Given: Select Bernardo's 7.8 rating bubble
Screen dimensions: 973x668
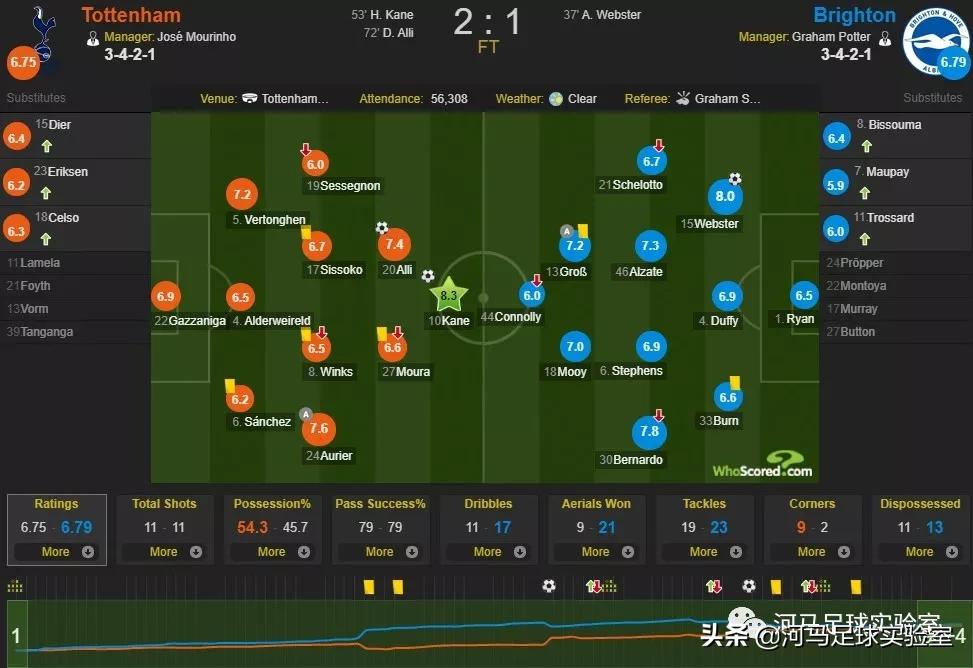Looking at the screenshot, I should tap(649, 431).
